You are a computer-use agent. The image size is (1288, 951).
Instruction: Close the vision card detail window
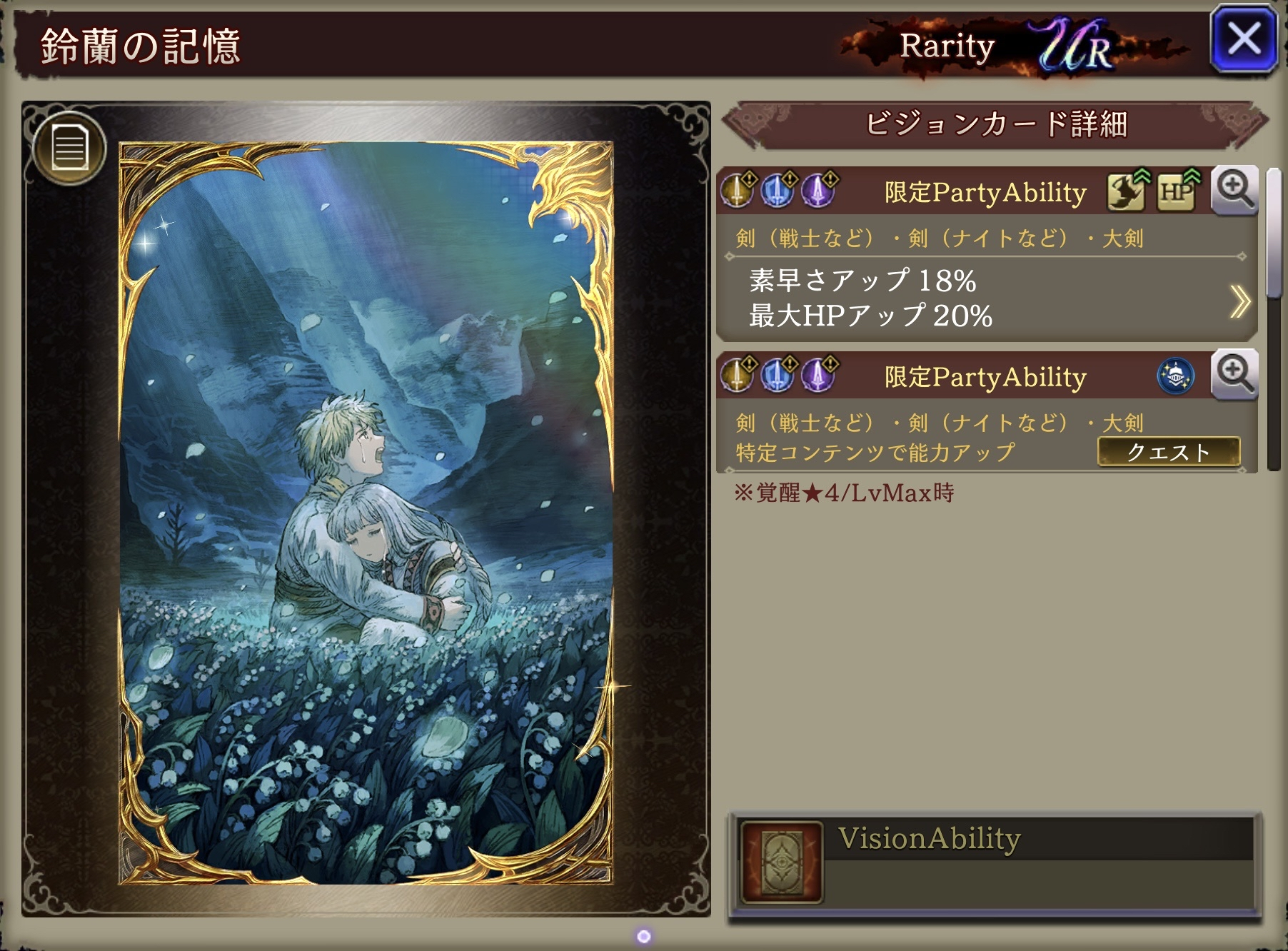(x=1244, y=40)
